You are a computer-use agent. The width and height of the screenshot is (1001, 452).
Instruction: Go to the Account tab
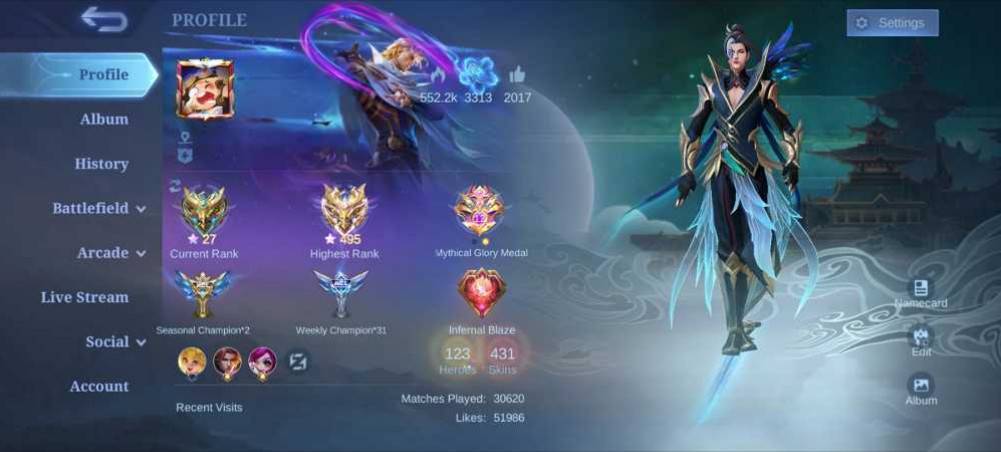(99, 386)
